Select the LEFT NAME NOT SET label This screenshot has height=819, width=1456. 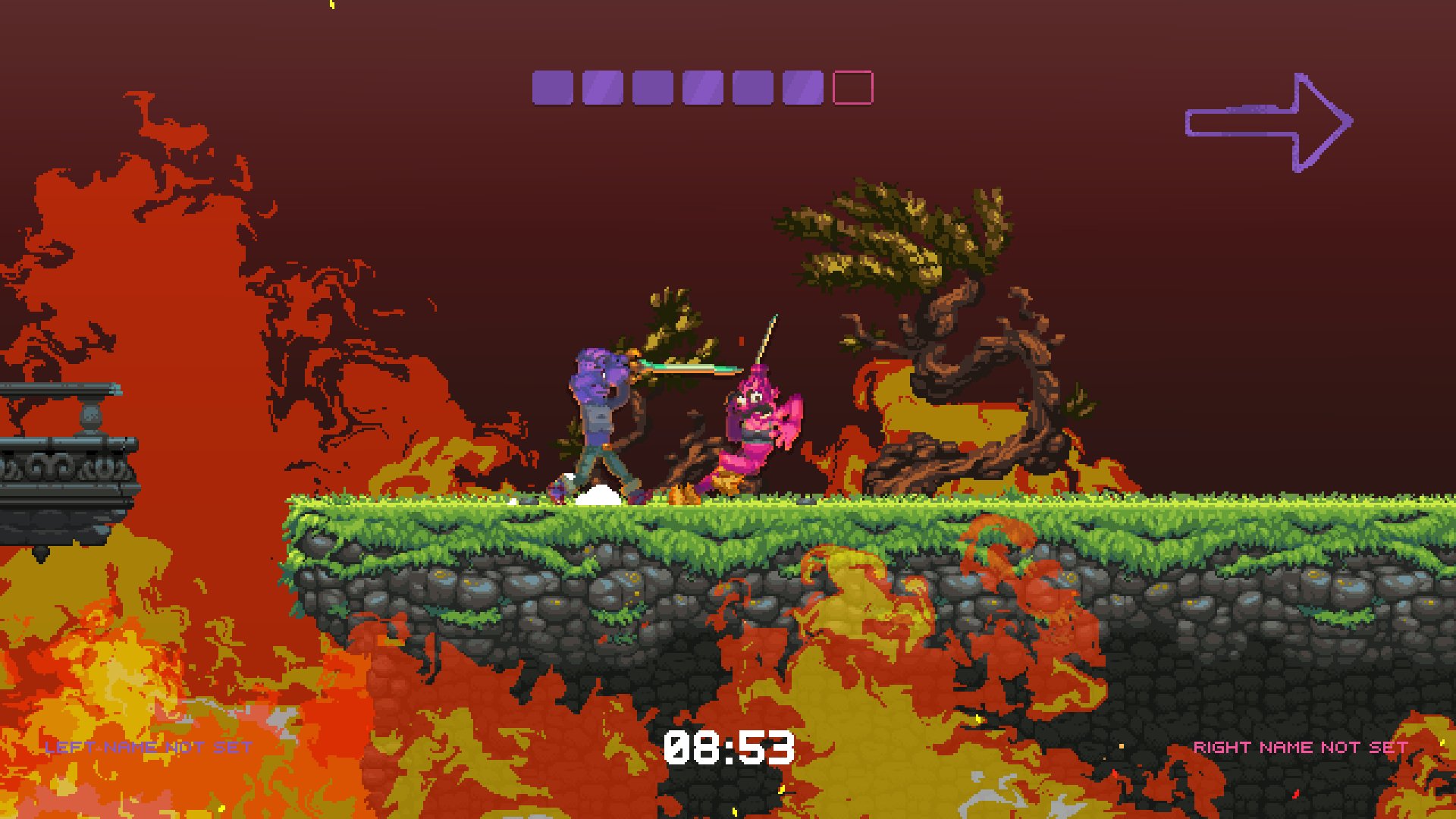(x=147, y=746)
